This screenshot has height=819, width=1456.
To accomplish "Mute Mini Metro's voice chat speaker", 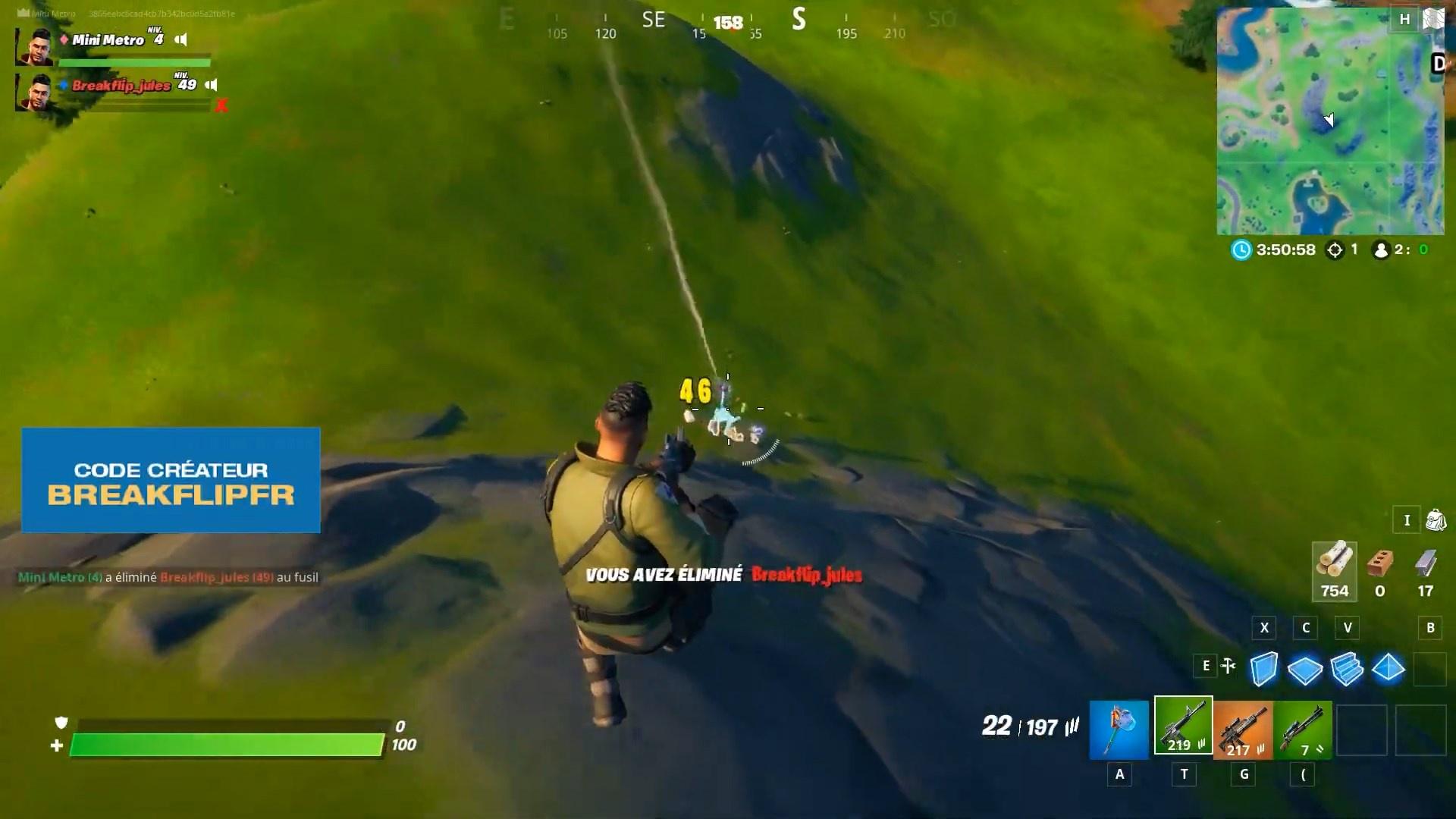I will [x=180, y=39].
